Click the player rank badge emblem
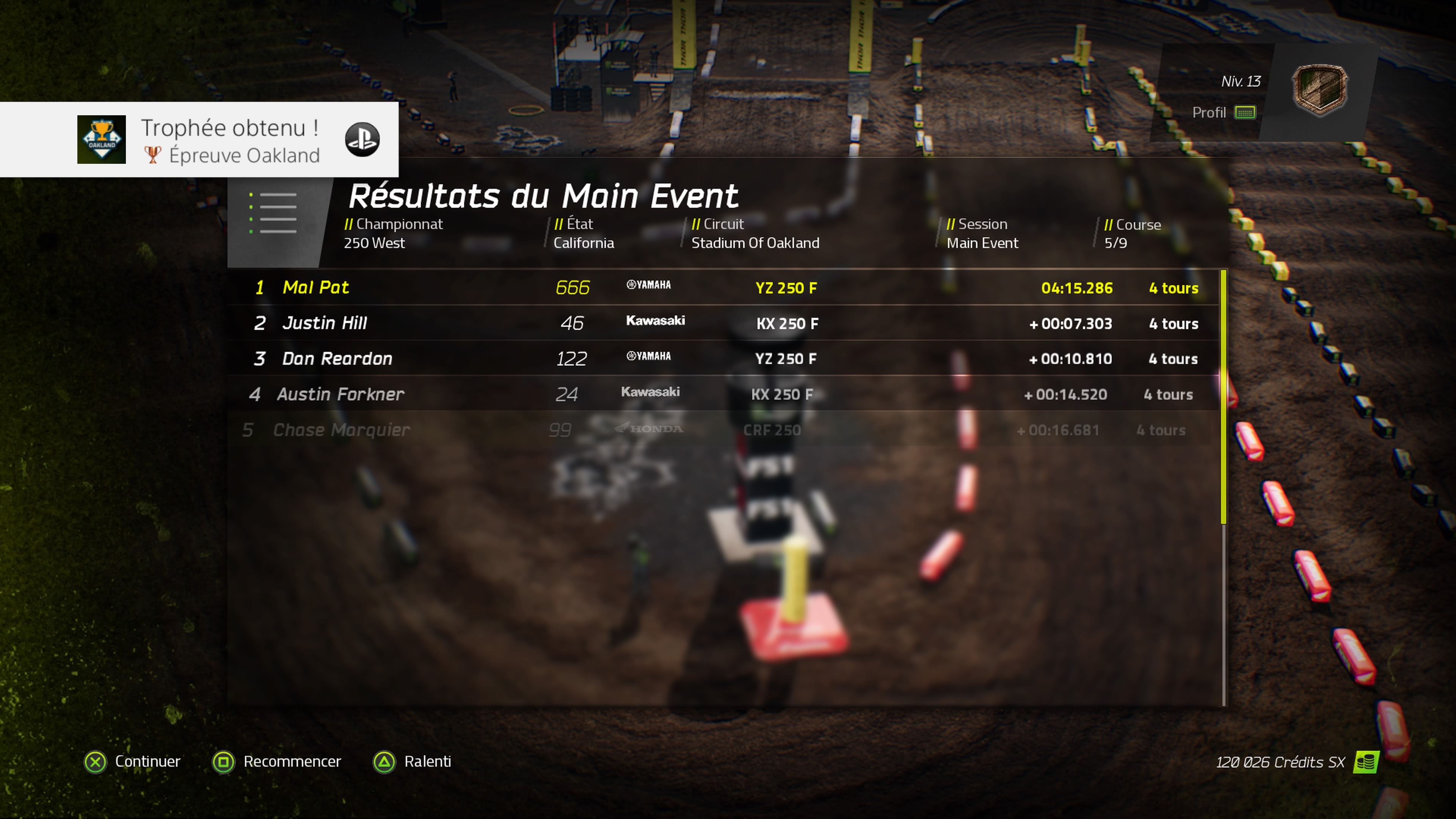This screenshot has height=819, width=1456. tap(1320, 89)
